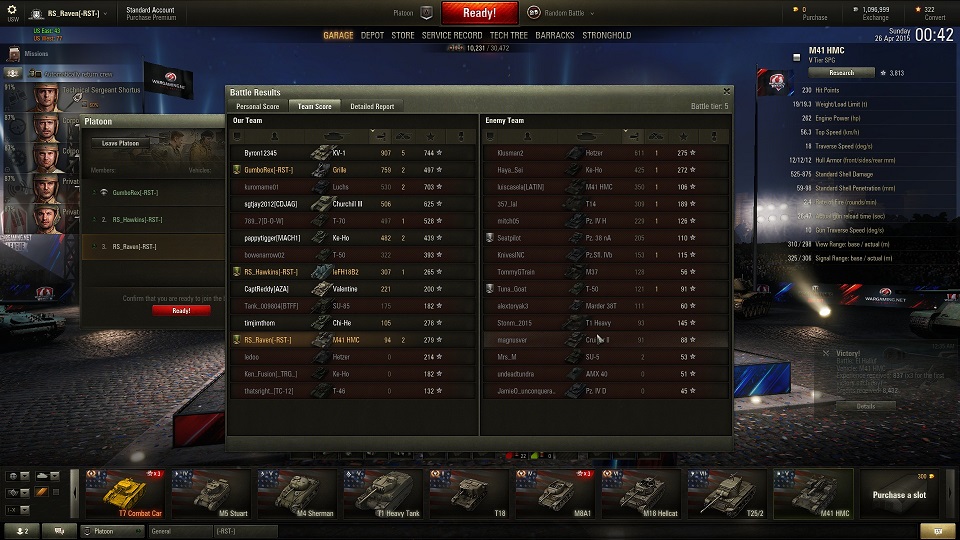Open the Detailed Report tab
The height and width of the screenshot is (540, 960).
tap(372, 106)
